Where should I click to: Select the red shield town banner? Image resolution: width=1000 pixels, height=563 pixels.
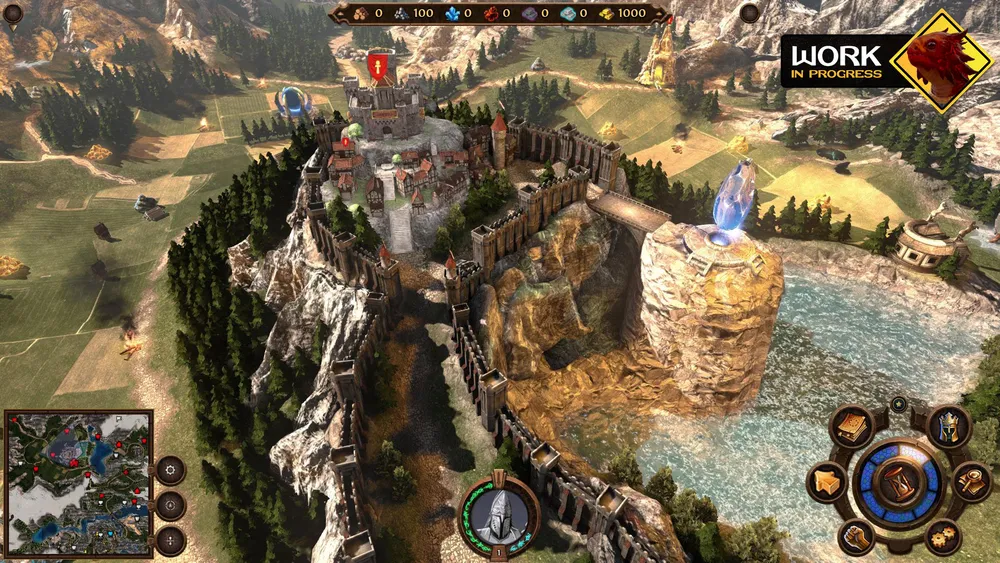pos(378,66)
